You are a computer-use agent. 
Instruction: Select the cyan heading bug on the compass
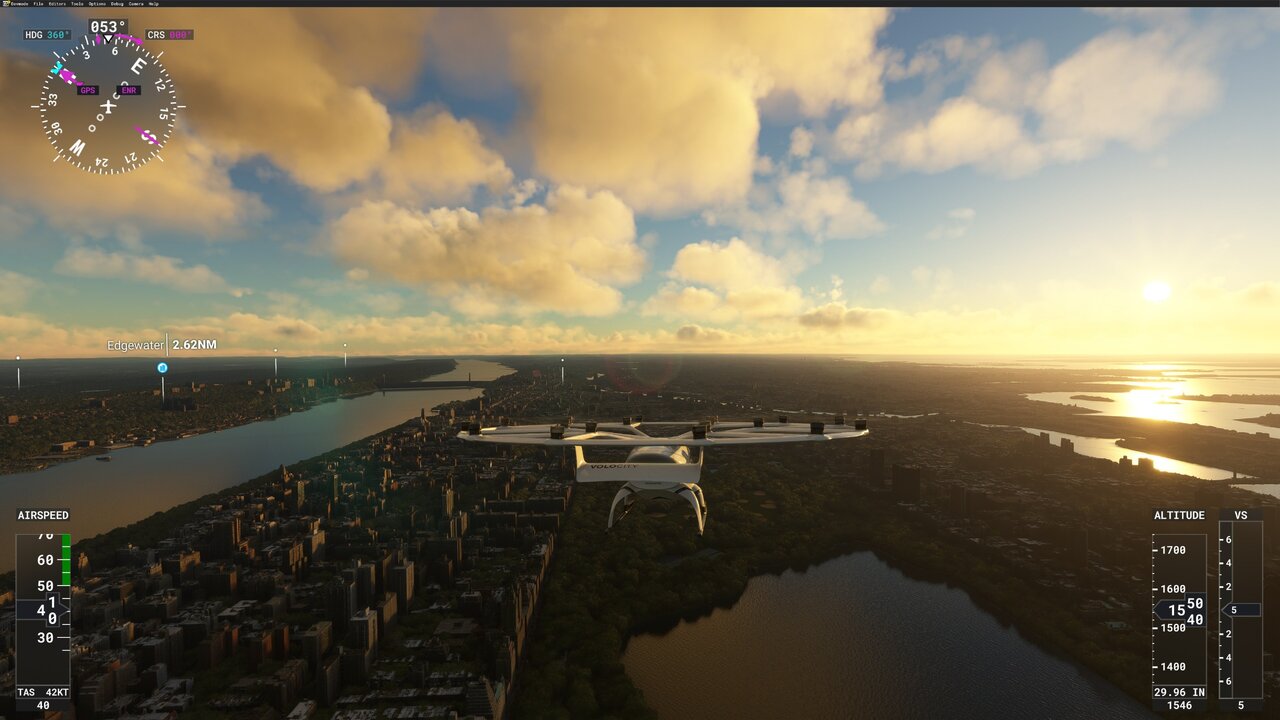[57, 68]
